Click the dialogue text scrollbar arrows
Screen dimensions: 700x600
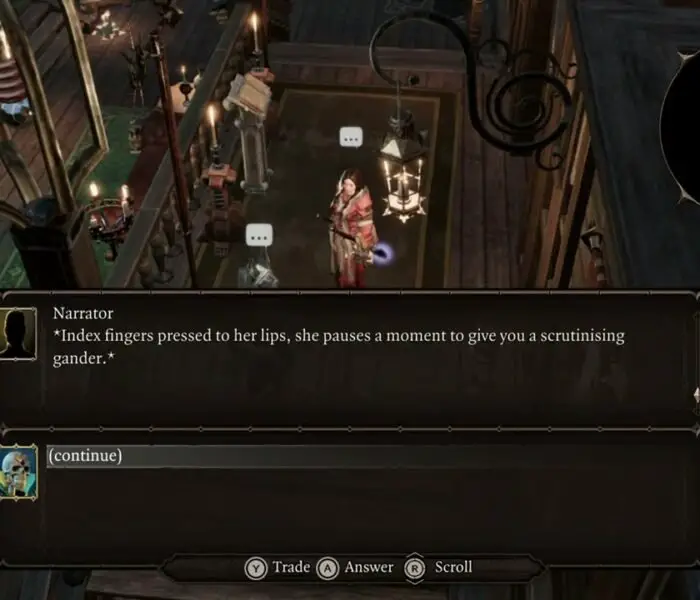[x=696, y=395]
